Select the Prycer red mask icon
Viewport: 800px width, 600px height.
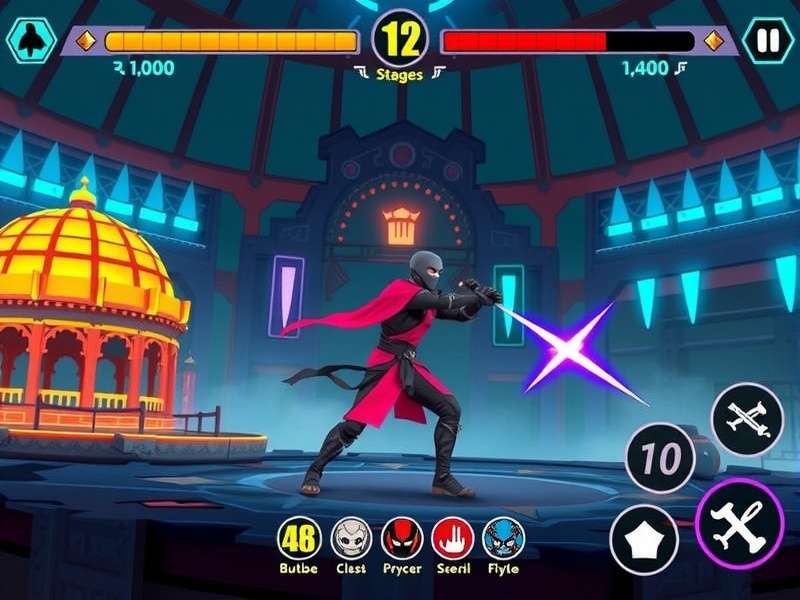[x=402, y=538]
